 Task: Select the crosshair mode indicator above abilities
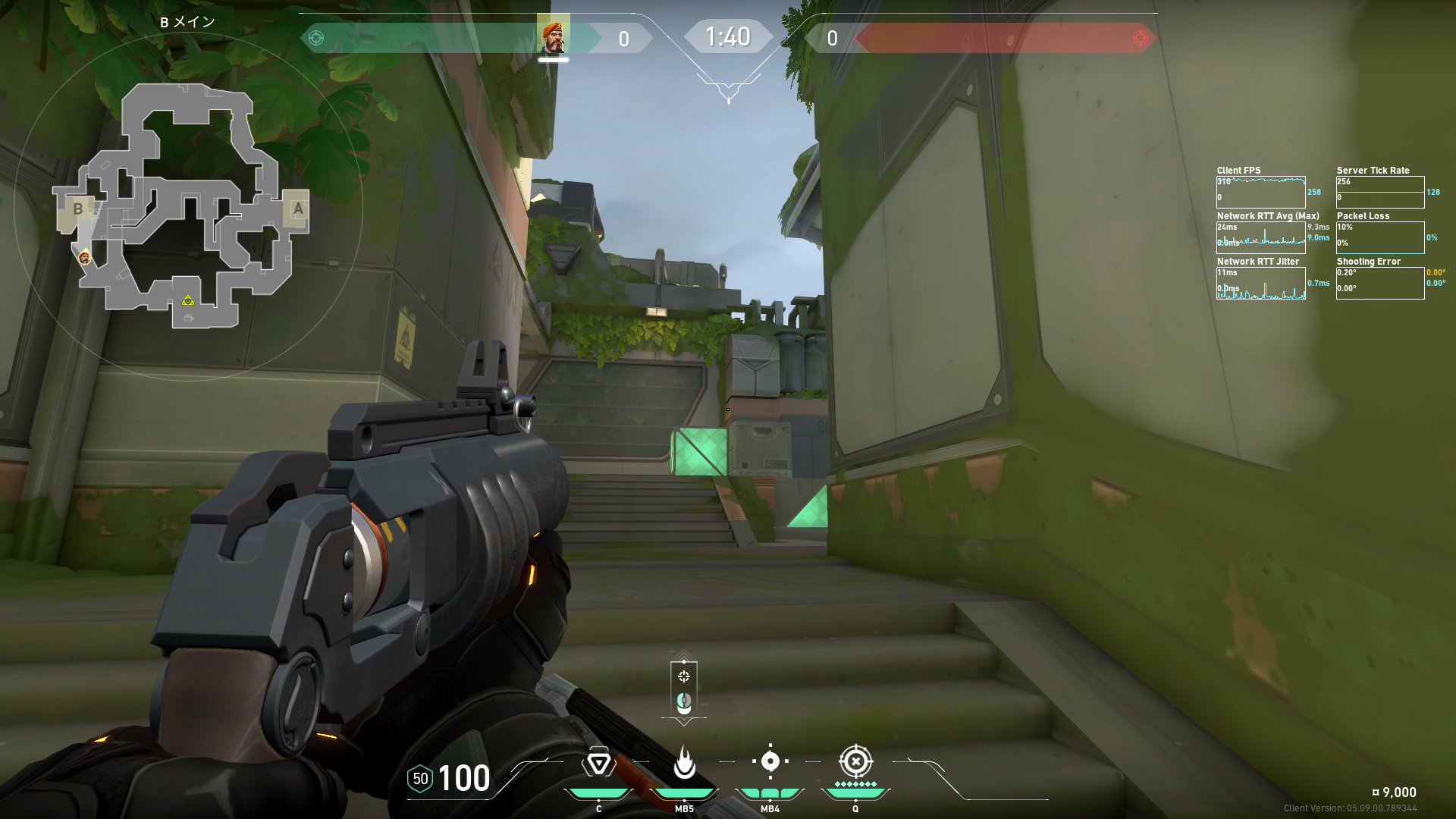pos(684,676)
